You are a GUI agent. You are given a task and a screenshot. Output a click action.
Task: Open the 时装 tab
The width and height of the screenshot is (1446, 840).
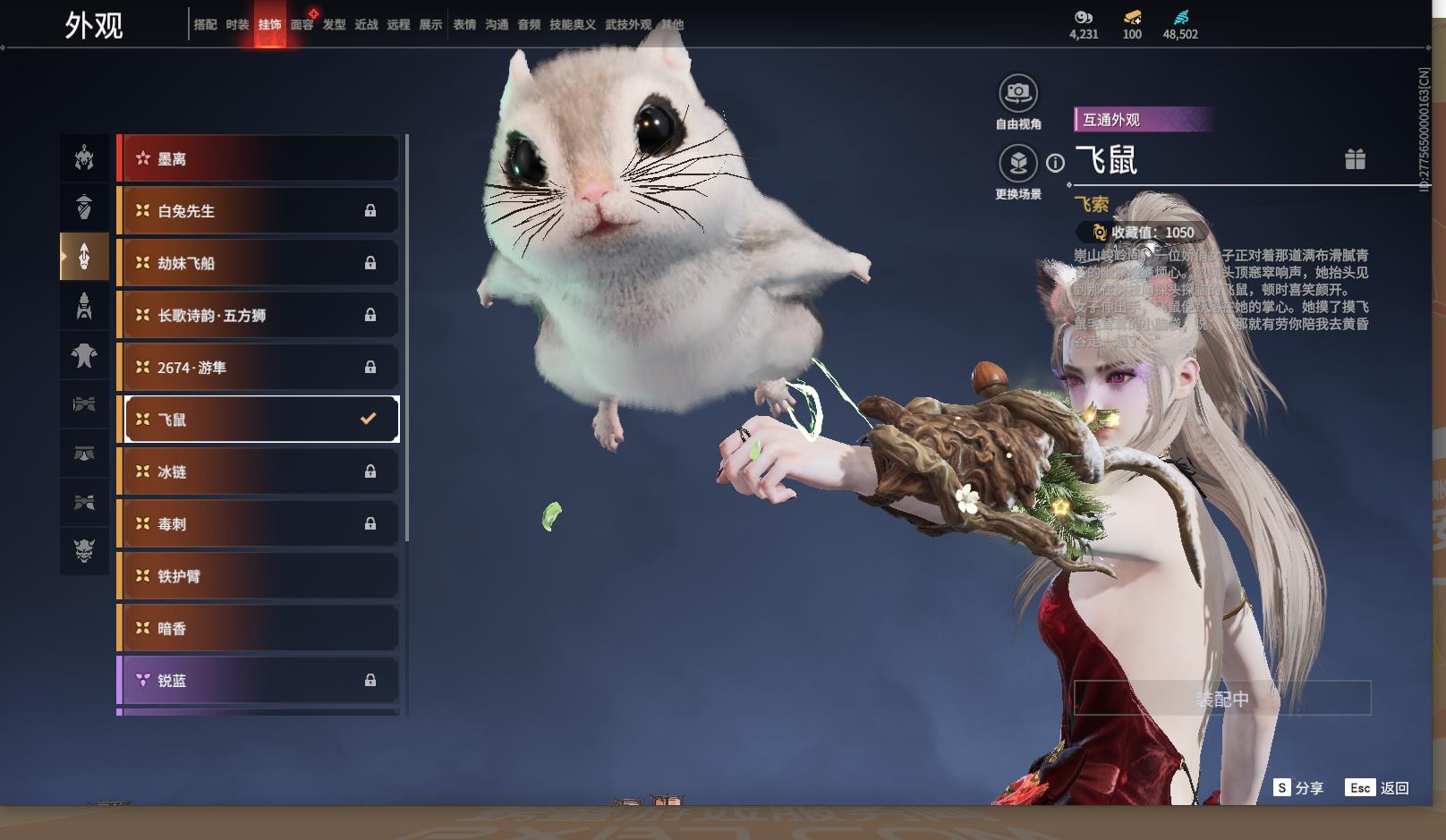coord(237,25)
